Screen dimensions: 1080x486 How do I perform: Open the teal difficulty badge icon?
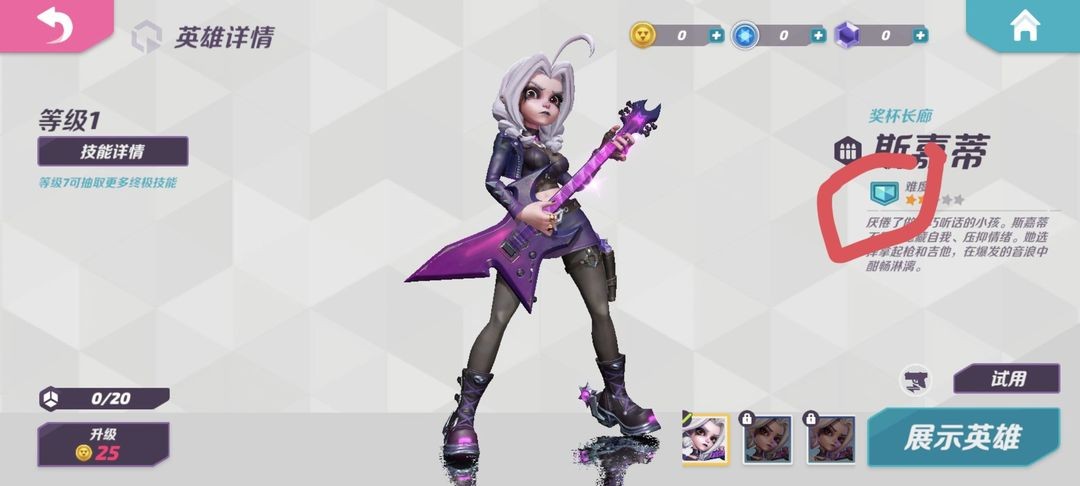click(x=883, y=192)
